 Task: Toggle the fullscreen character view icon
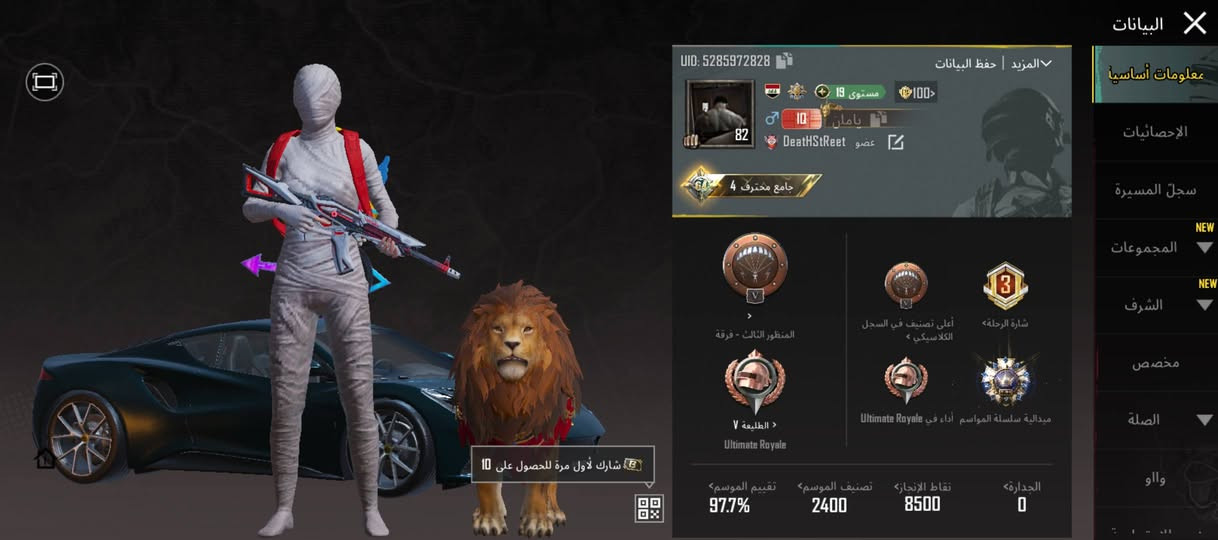(x=44, y=83)
